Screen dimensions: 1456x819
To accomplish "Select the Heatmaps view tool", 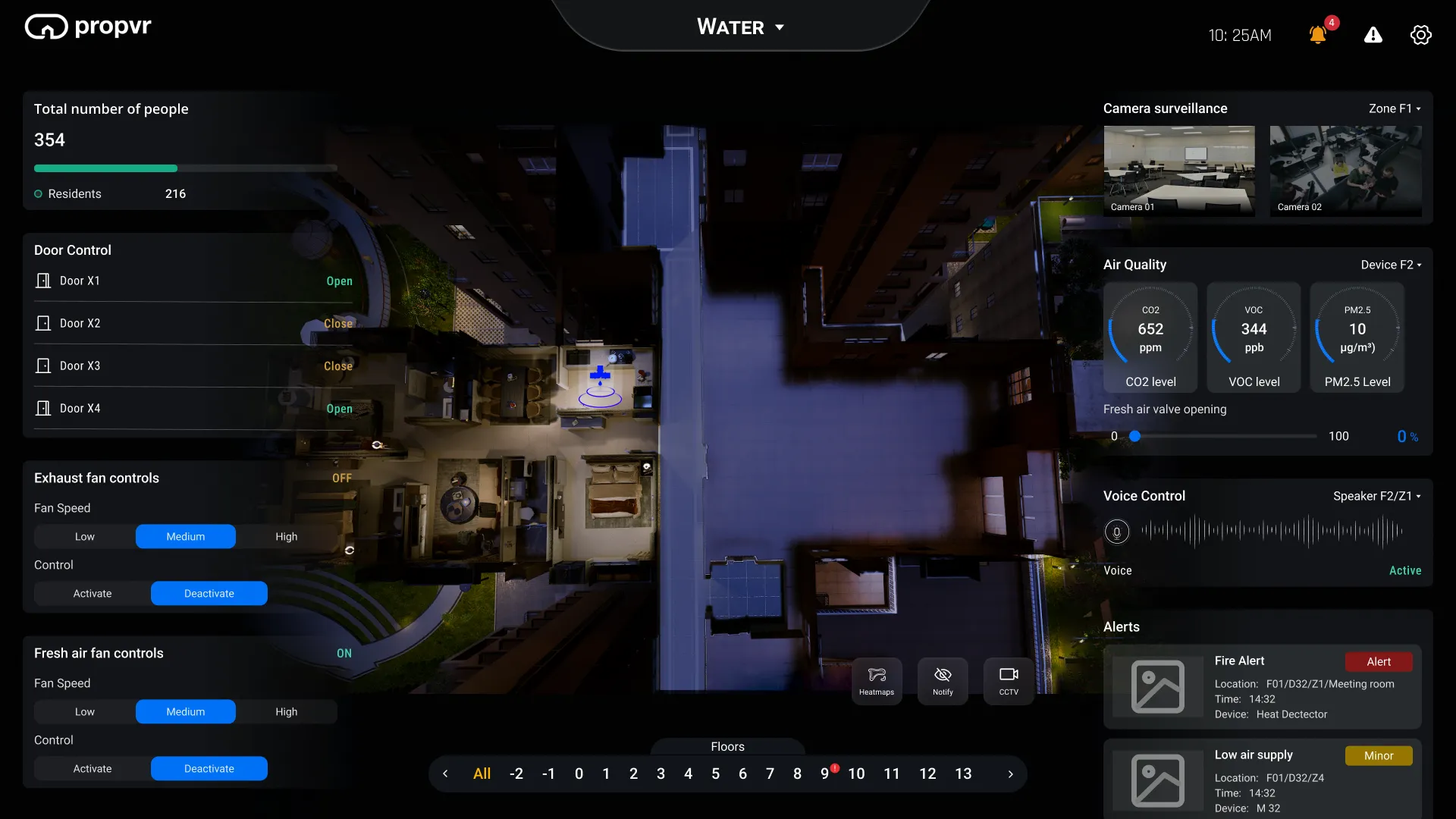I will 877,680.
